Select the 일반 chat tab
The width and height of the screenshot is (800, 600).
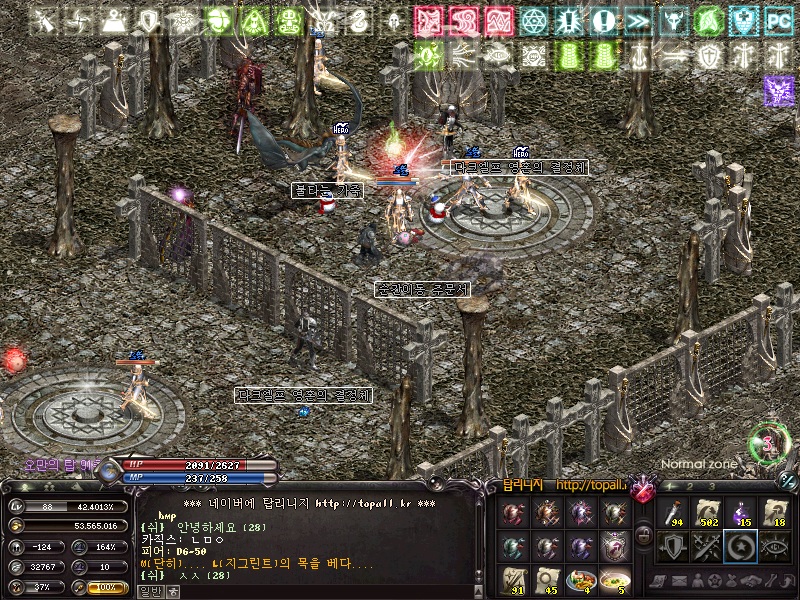pyautogui.click(x=149, y=591)
